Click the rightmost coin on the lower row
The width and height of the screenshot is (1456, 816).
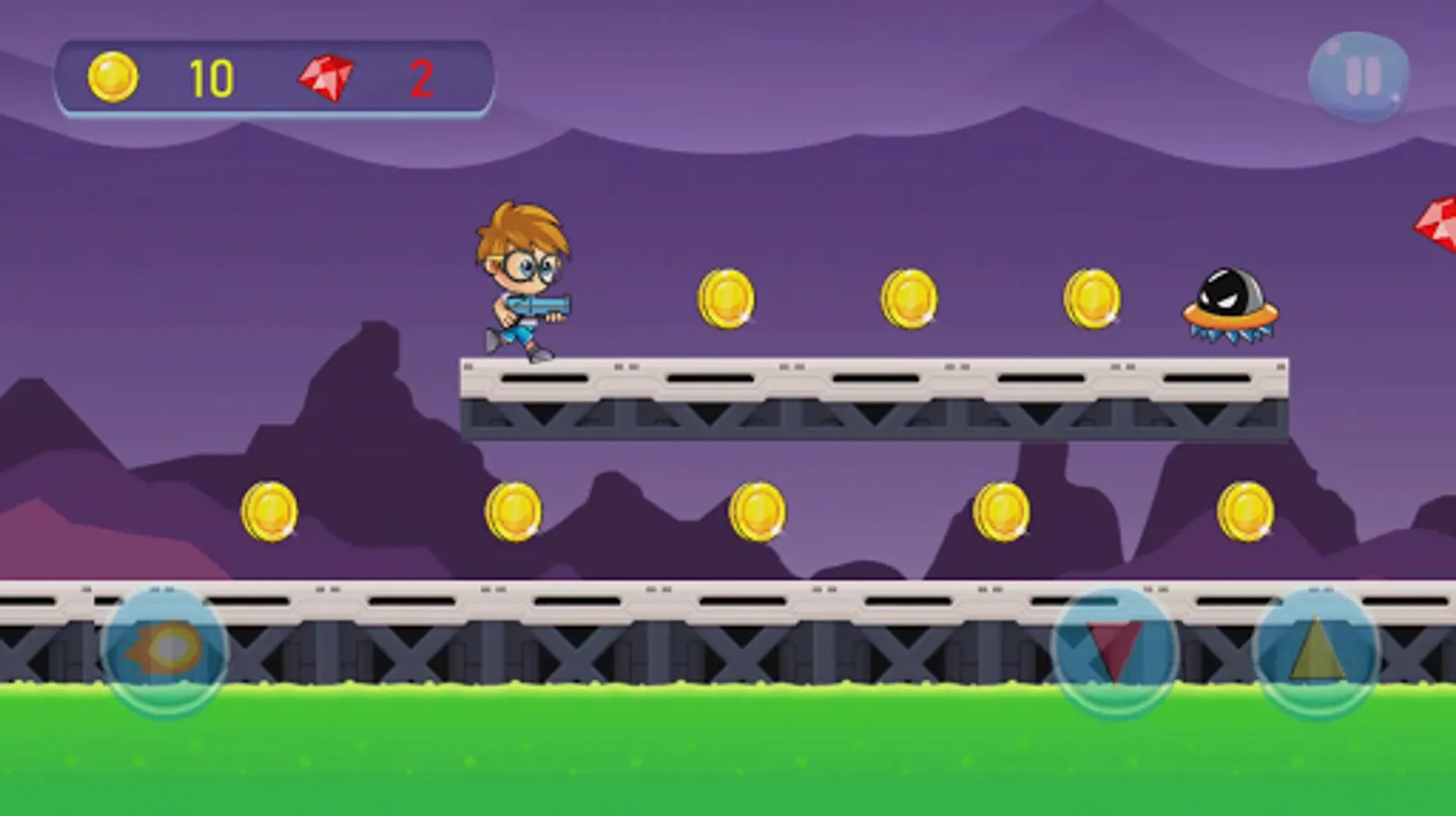tap(1247, 510)
